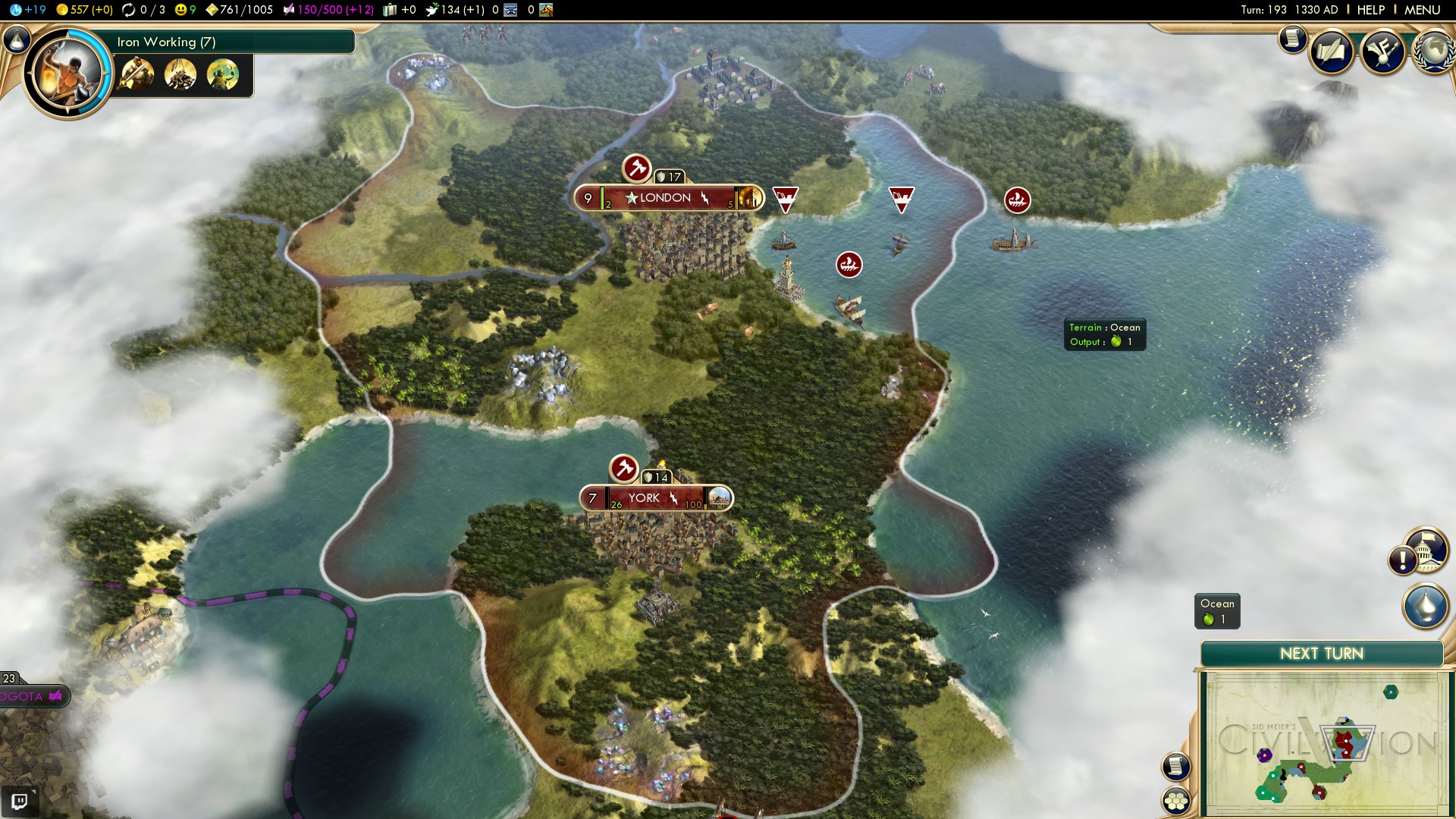Screen dimensions: 1456x819
Task: Open the HELP Civilopedia link
Action: click(1370, 10)
